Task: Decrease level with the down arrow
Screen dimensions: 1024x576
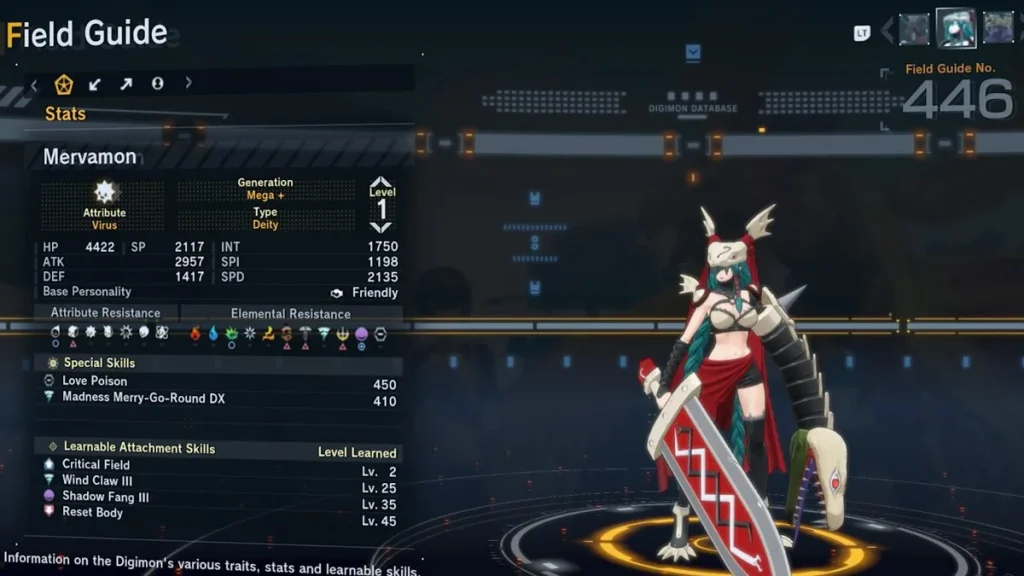Action: [381, 228]
